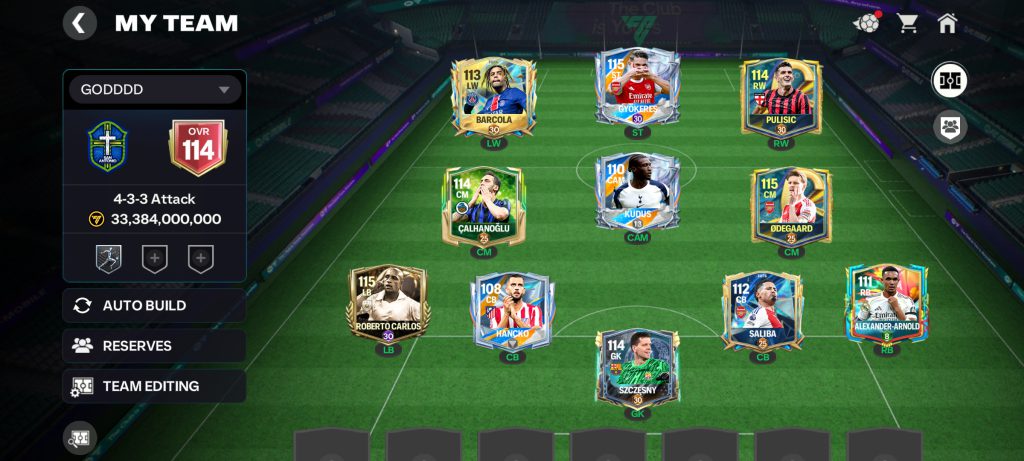Return to the home screen

pyautogui.click(x=947, y=23)
